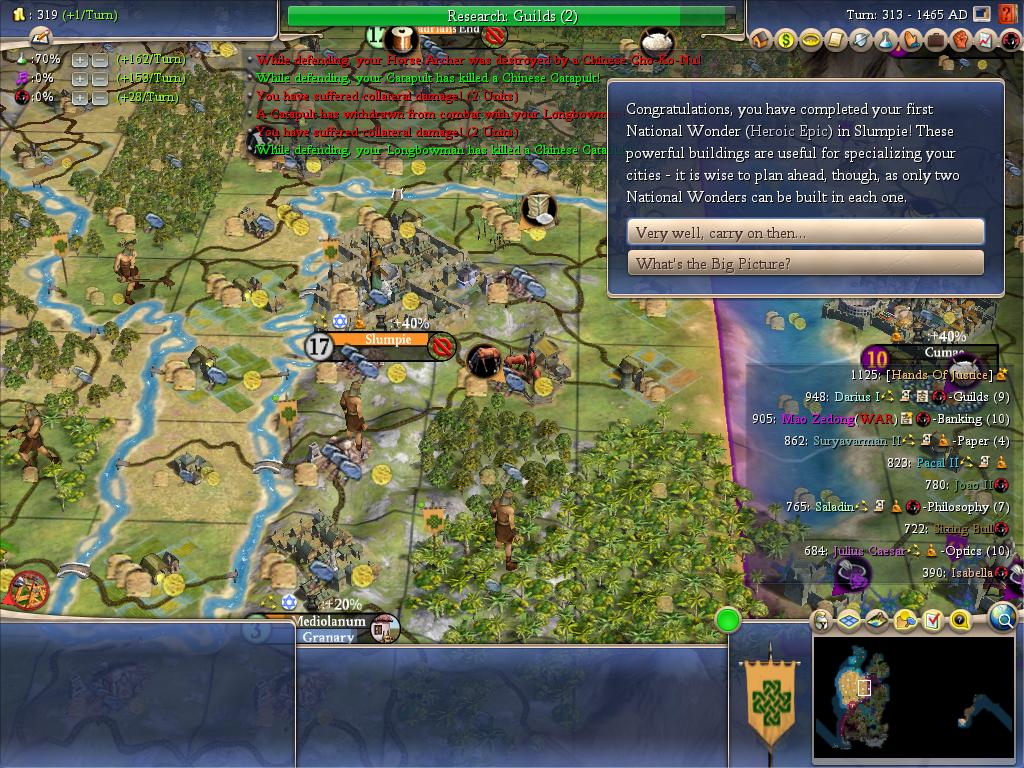Toggle the tile grid display button
Screen dimensions: 1024x768
(849, 620)
